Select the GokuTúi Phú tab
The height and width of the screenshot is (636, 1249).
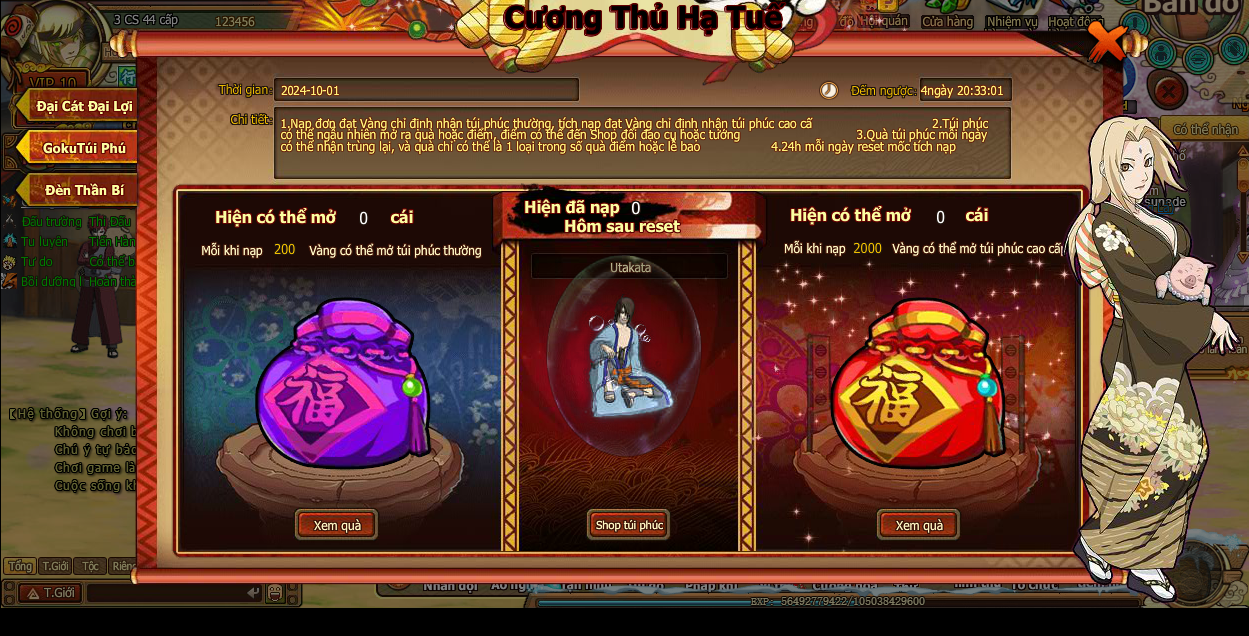83,148
